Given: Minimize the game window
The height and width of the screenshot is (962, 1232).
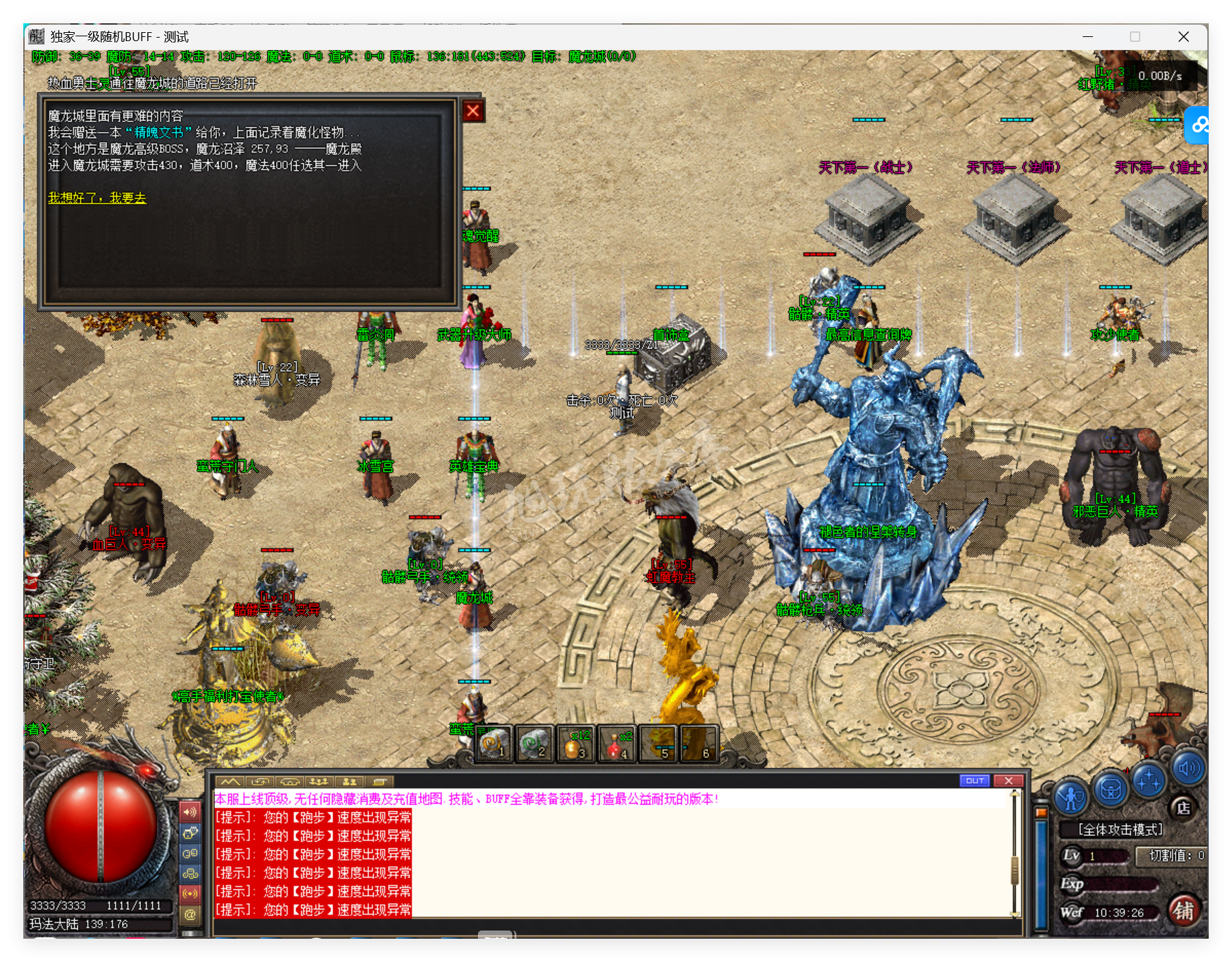Looking at the screenshot, I should (1088, 37).
